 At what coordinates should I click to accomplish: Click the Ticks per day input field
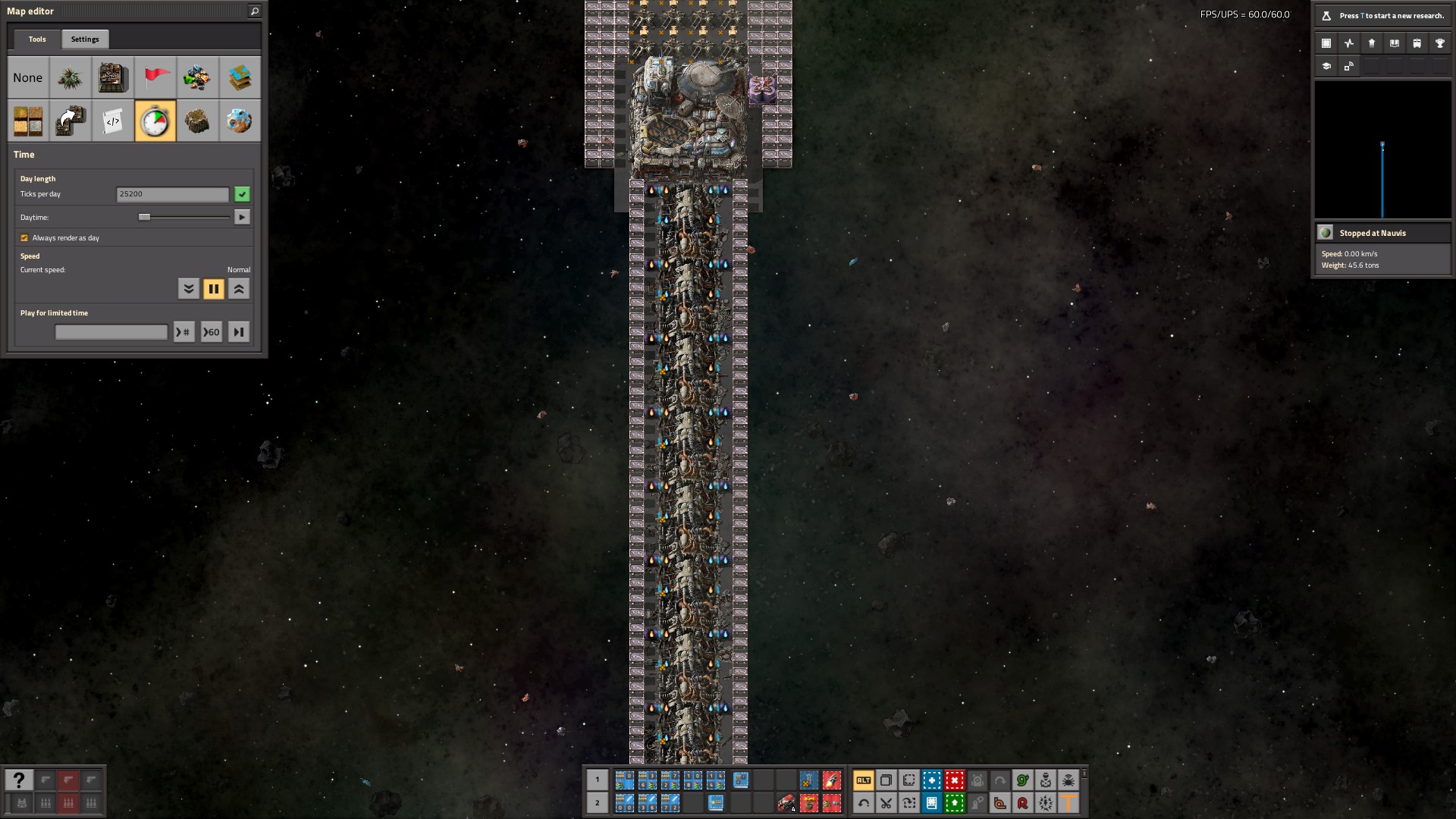(x=172, y=195)
